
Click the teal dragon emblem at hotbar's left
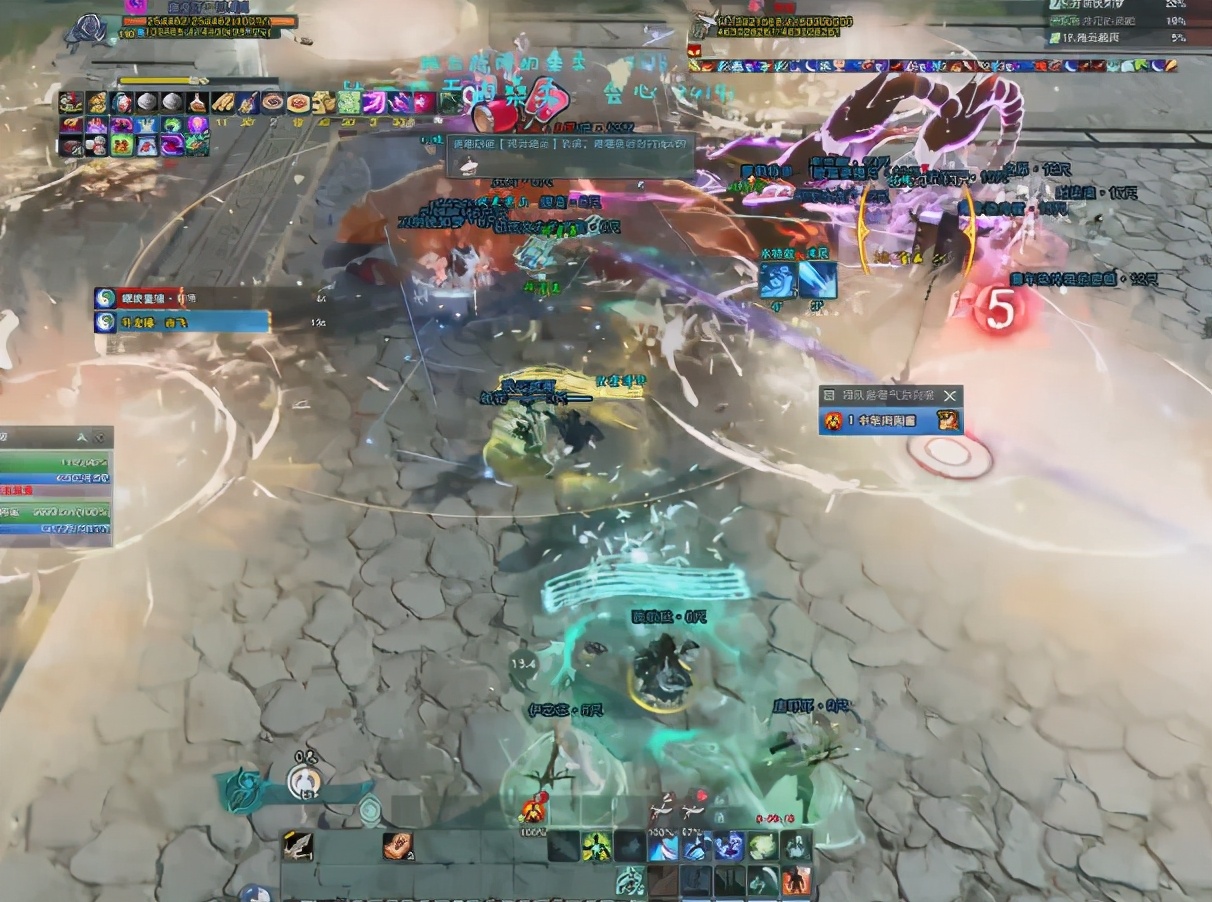pyautogui.click(x=241, y=790)
